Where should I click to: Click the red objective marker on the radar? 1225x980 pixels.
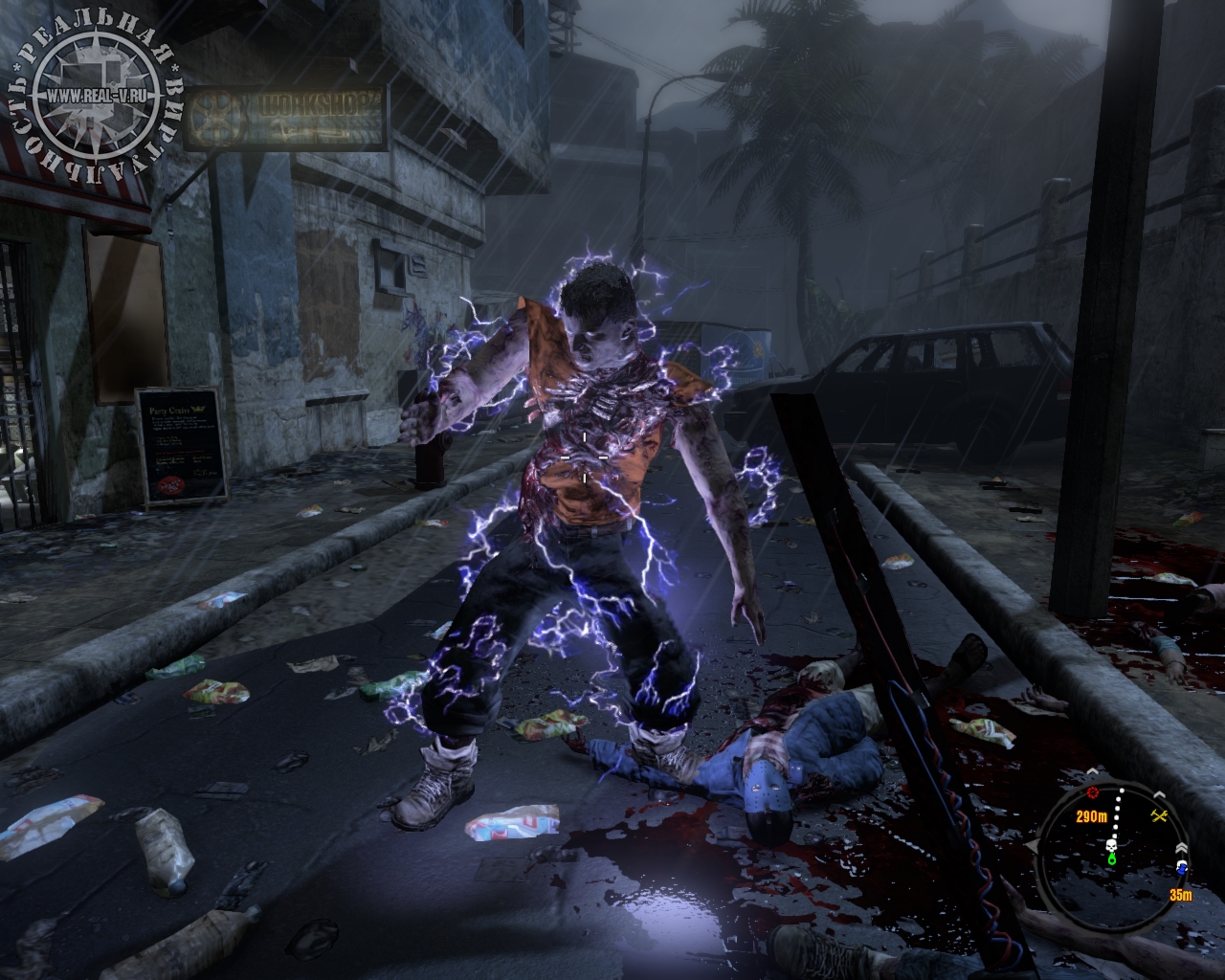(x=1093, y=793)
